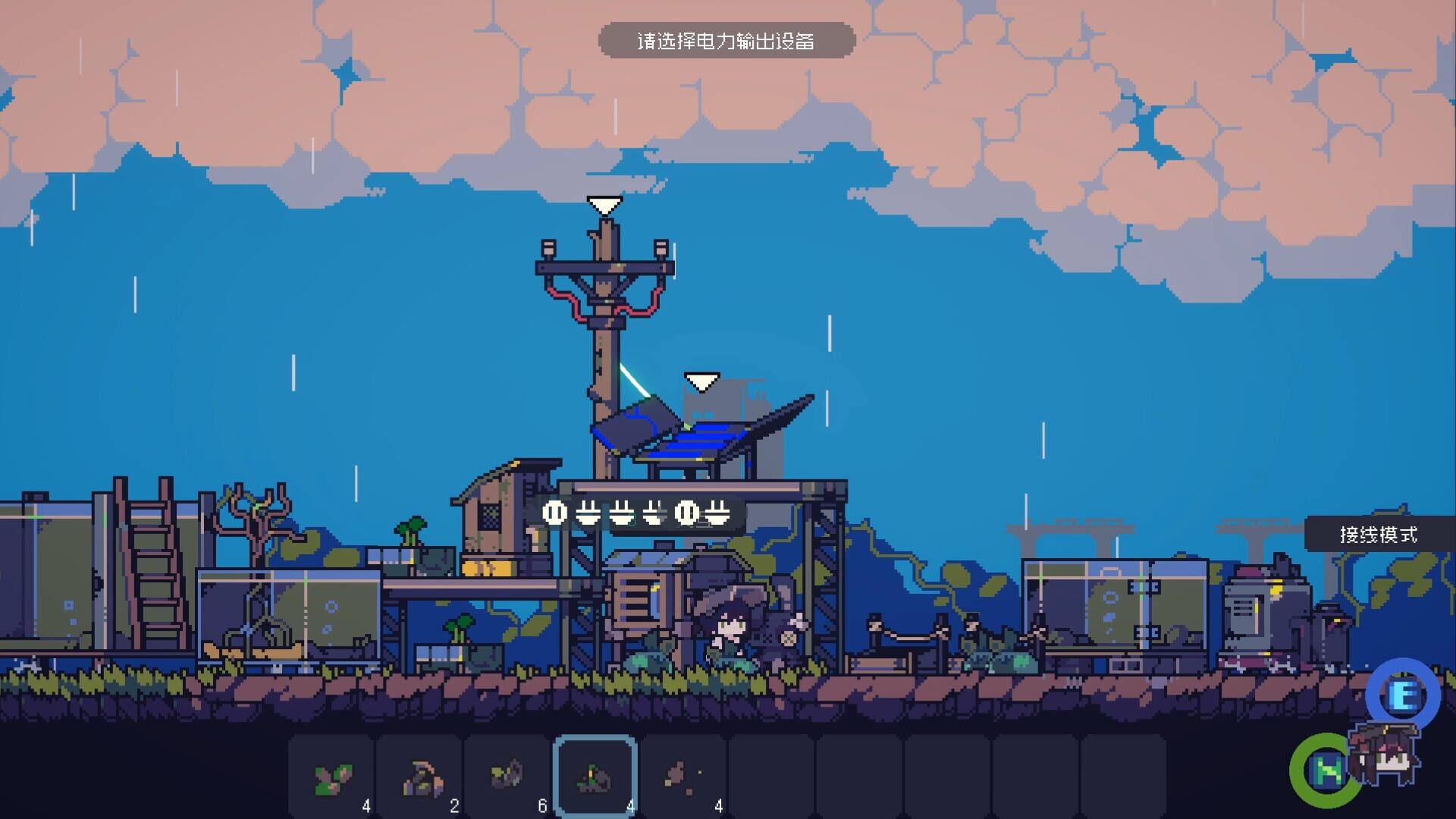This screenshot has width=1456, height=819.
Task: Select the second plug icon in the output device row
Action: click(x=588, y=513)
